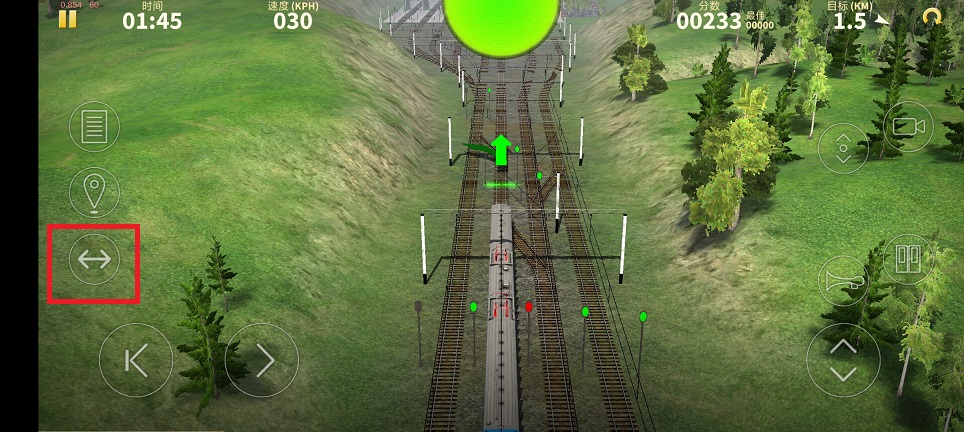Viewport: 964px width, 432px height.
Task: Click the yellow circular arrow icon
Action: [932, 17]
